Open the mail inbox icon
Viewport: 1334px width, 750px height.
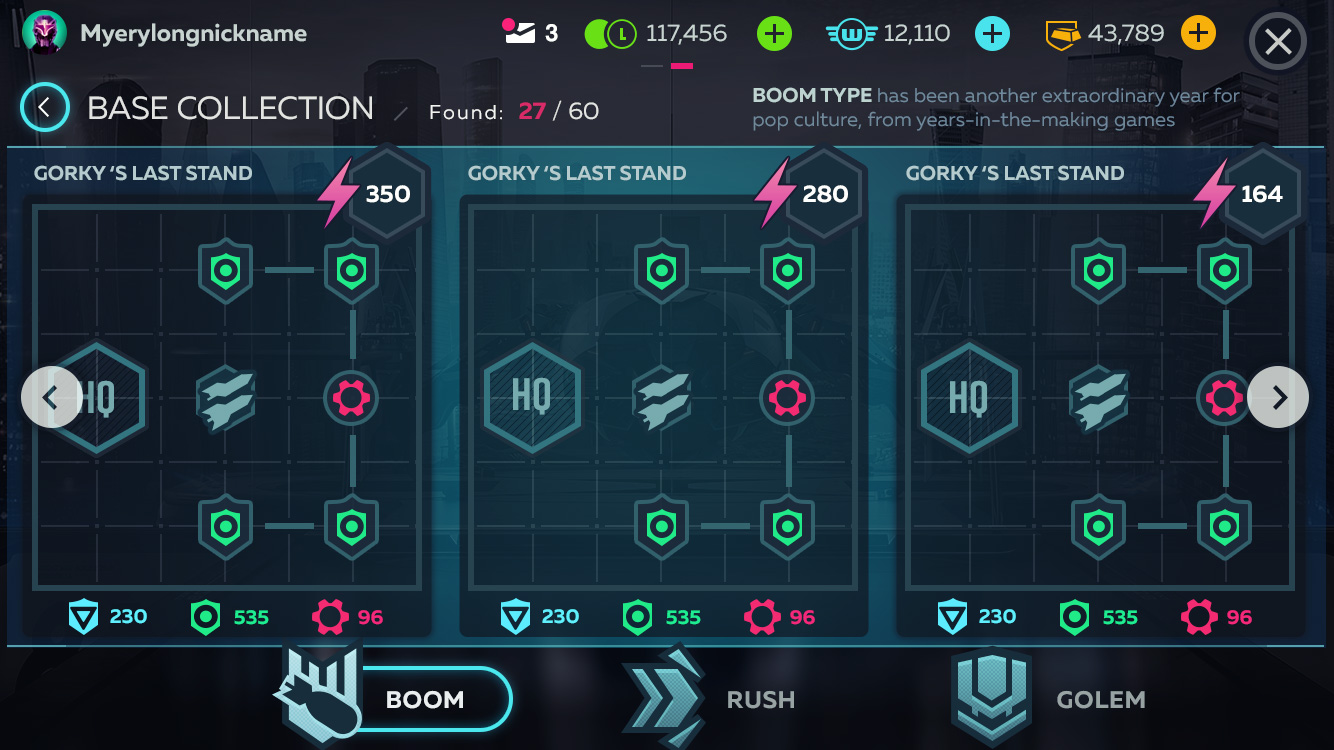point(520,34)
